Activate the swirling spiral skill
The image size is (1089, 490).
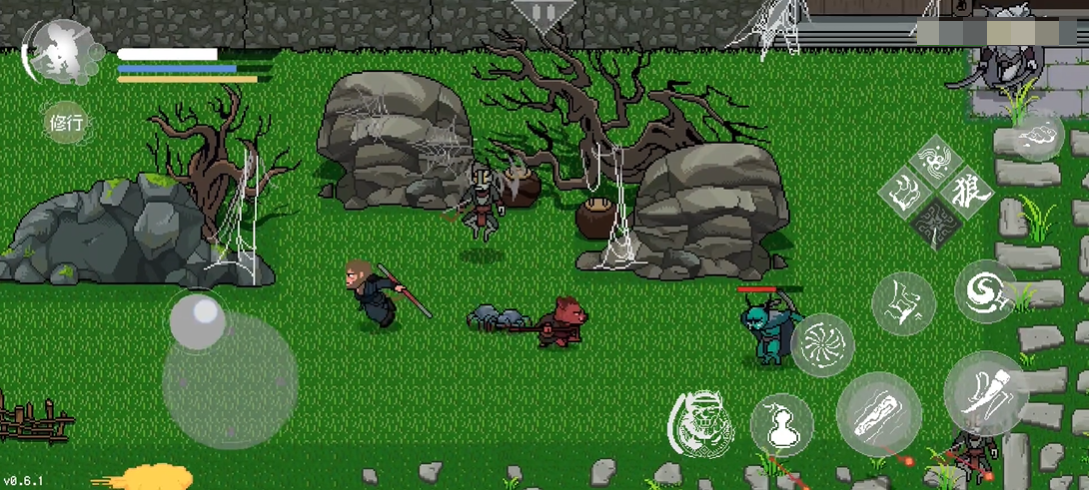tap(985, 291)
